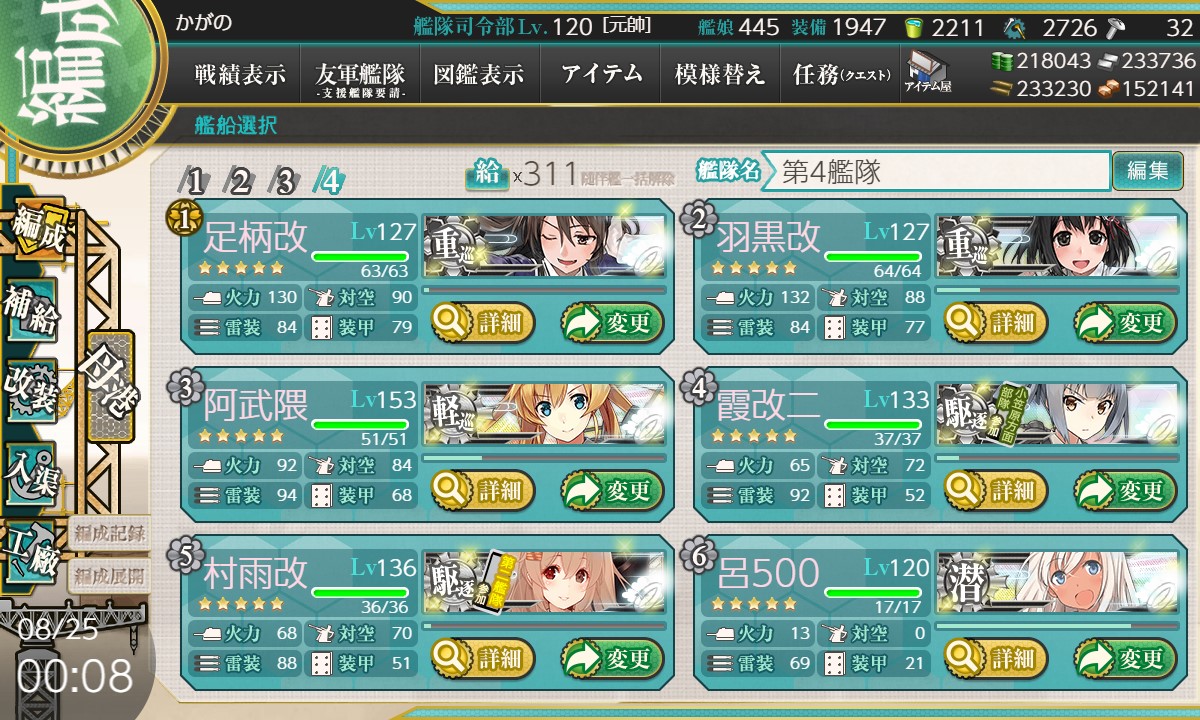Open the アイテム items menu
This screenshot has height=720, width=1200.
click(x=601, y=75)
